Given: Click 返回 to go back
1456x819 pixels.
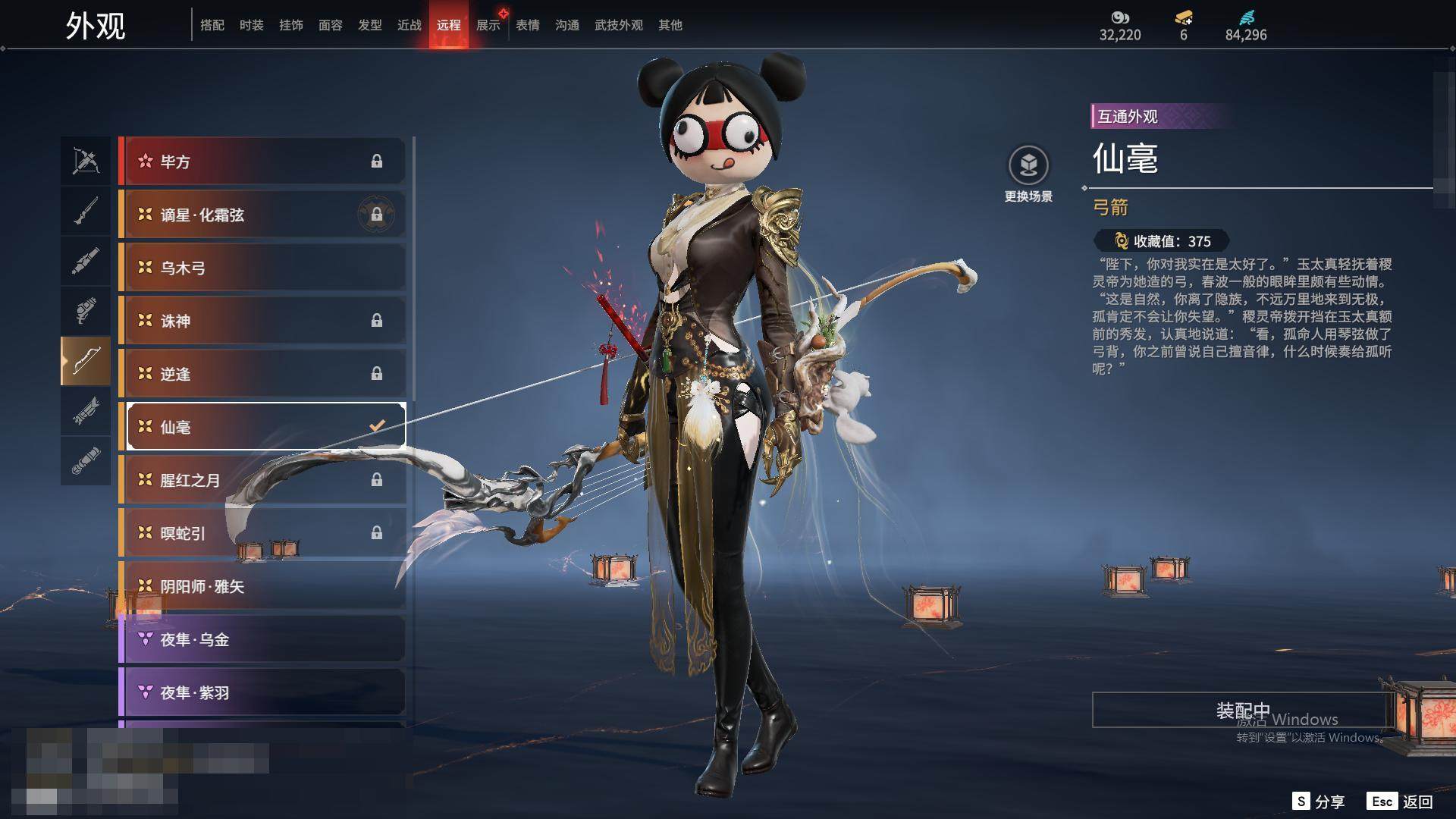Looking at the screenshot, I should click(x=1402, y=802).
